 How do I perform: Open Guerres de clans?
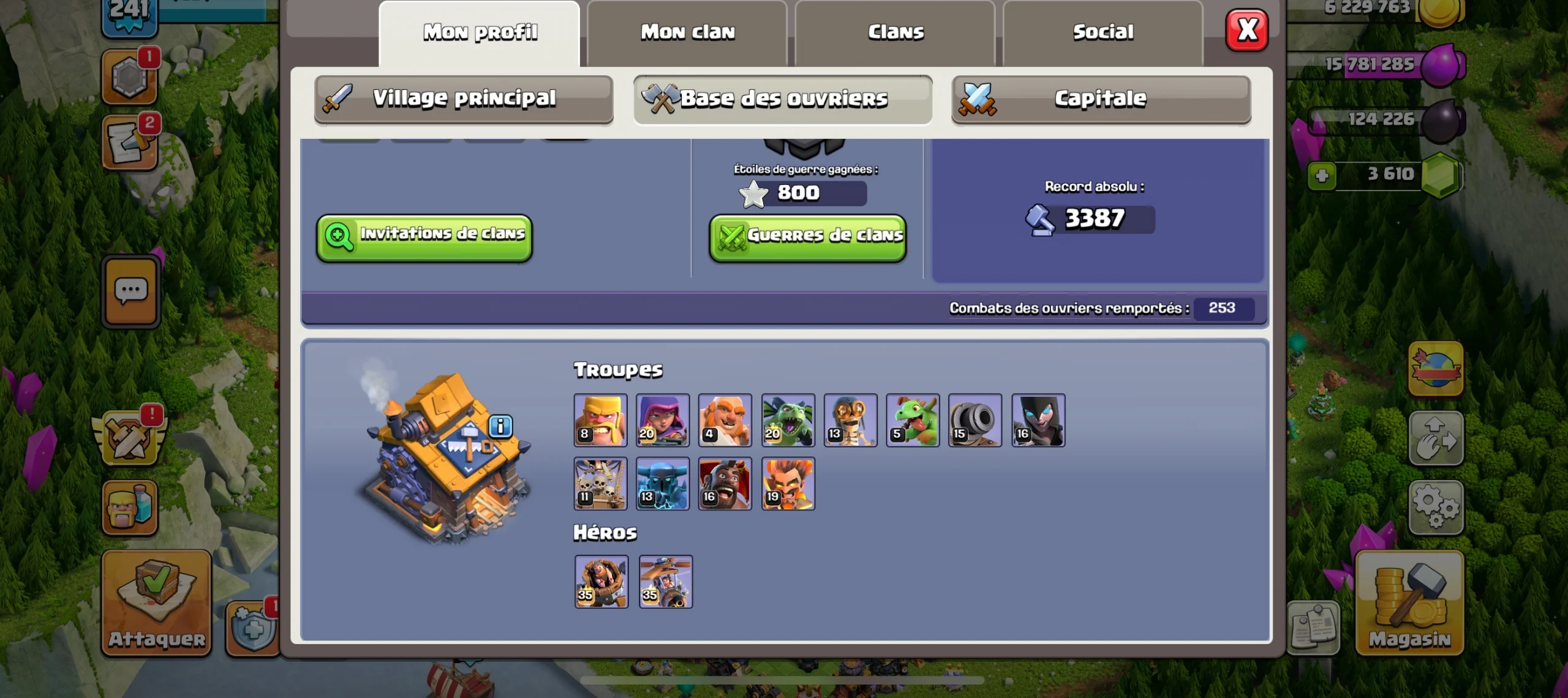(807, 238)
